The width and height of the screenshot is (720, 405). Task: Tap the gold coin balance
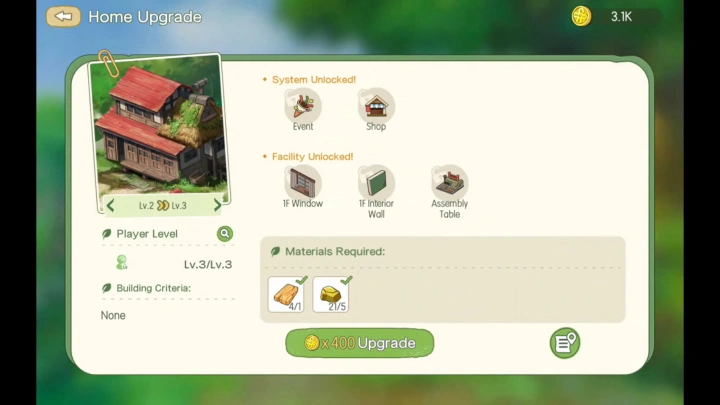(617, 16)
